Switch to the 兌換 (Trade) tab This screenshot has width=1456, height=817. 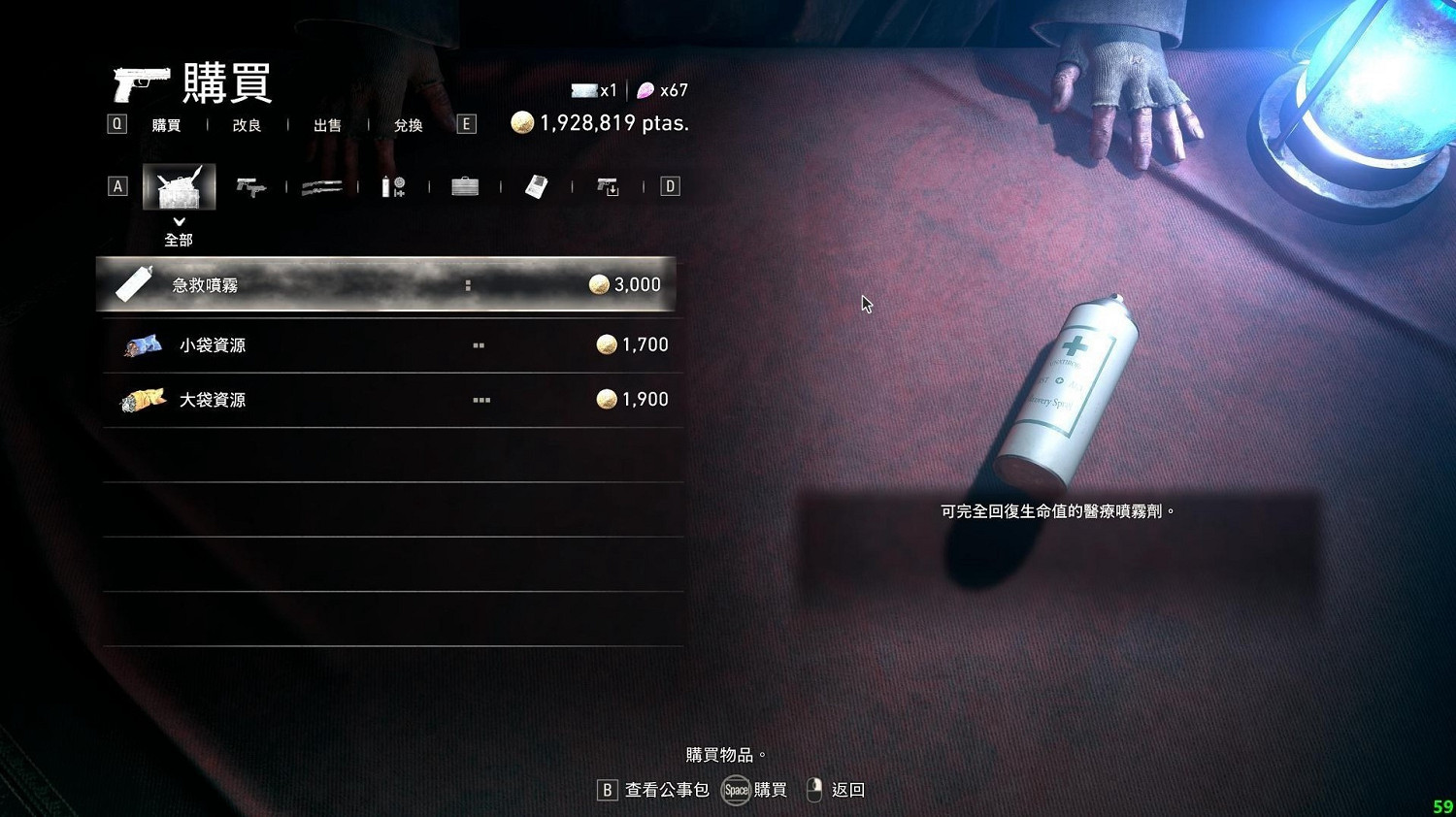tap(407, 124)
